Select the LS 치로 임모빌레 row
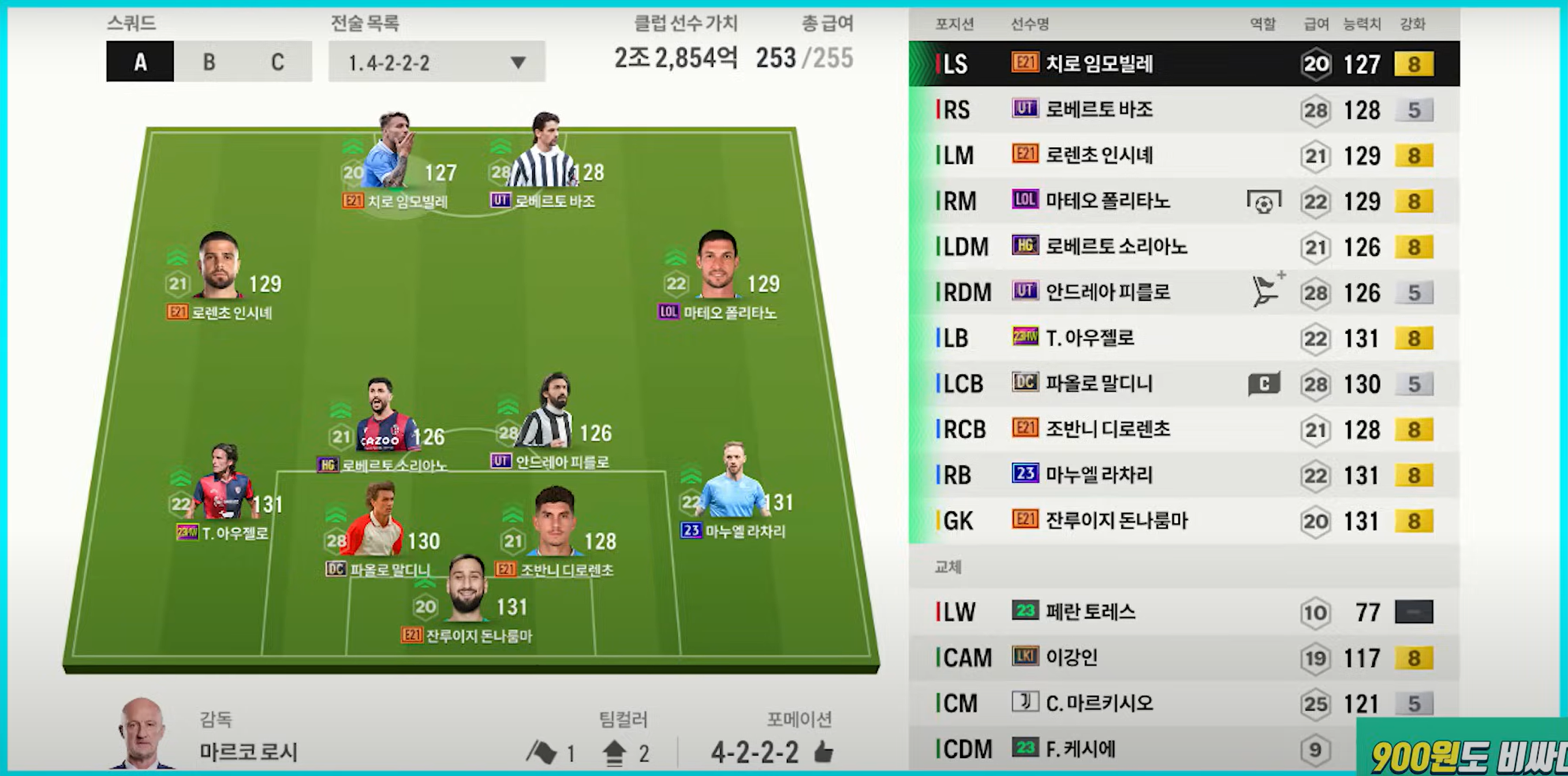Viewport: 1568px width, 776px height. (1184, 64)
